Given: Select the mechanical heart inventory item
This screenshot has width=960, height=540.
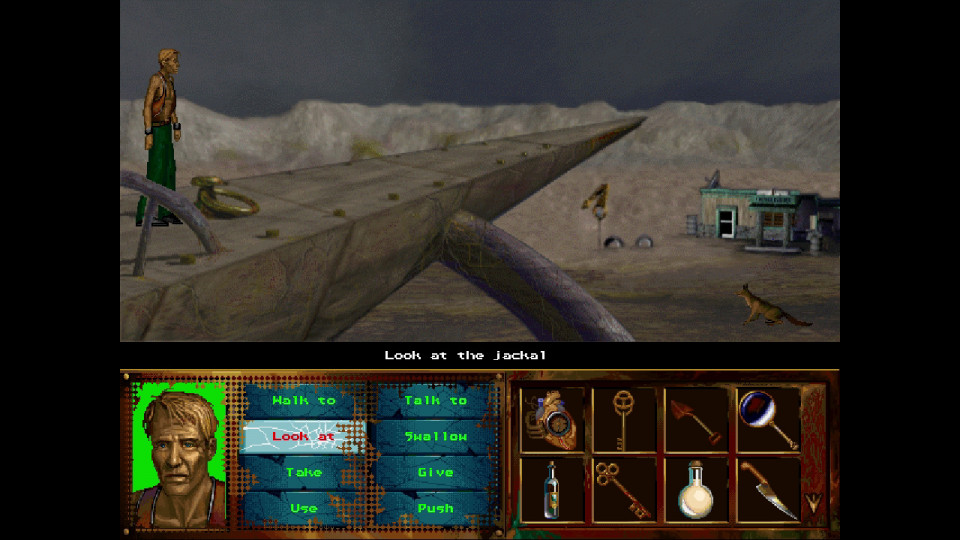Looking at the screenshot, I should click(551, 419).
